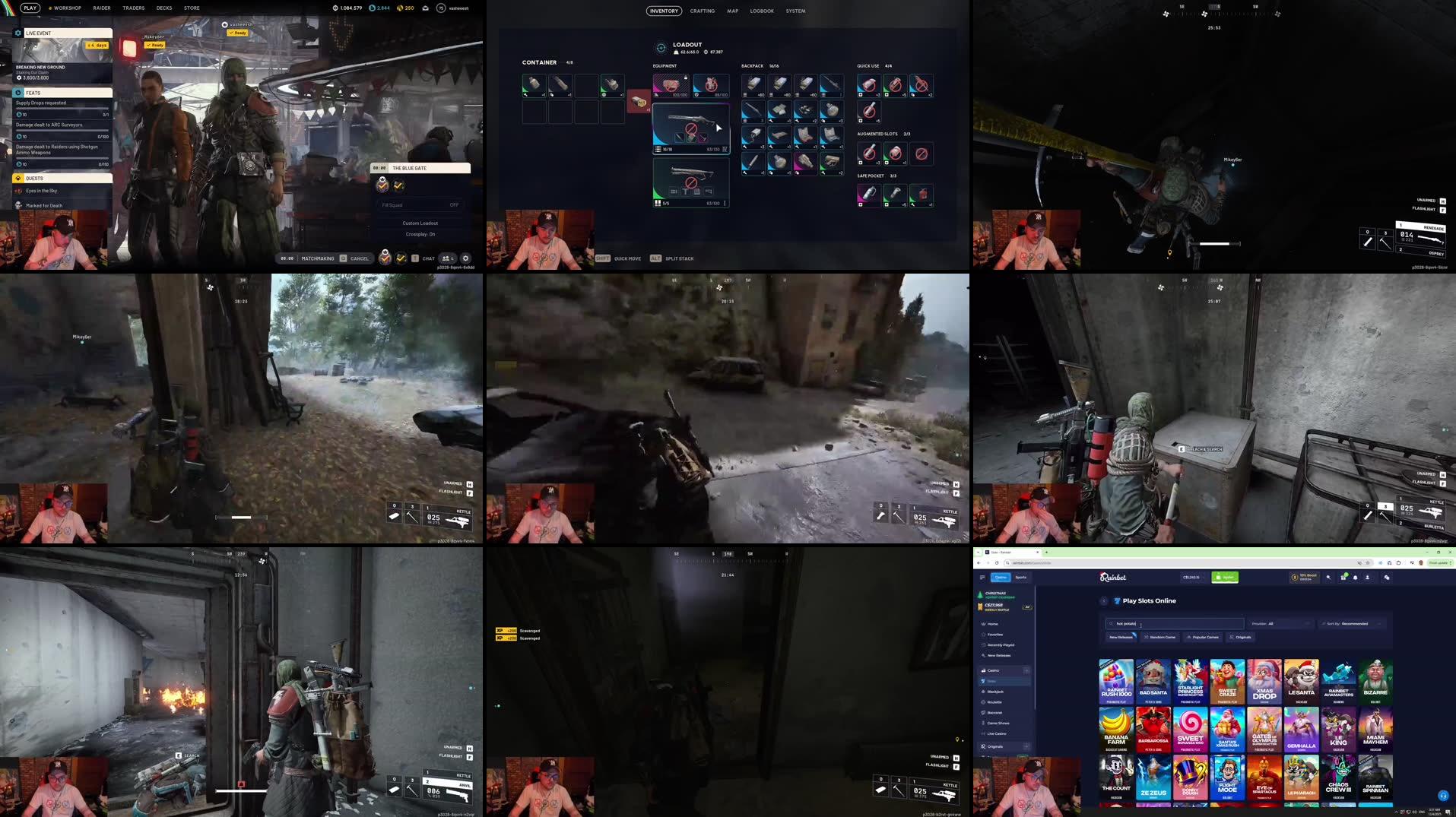
Task: Click the settings gear next to chat
Action: tap(466, 258)
